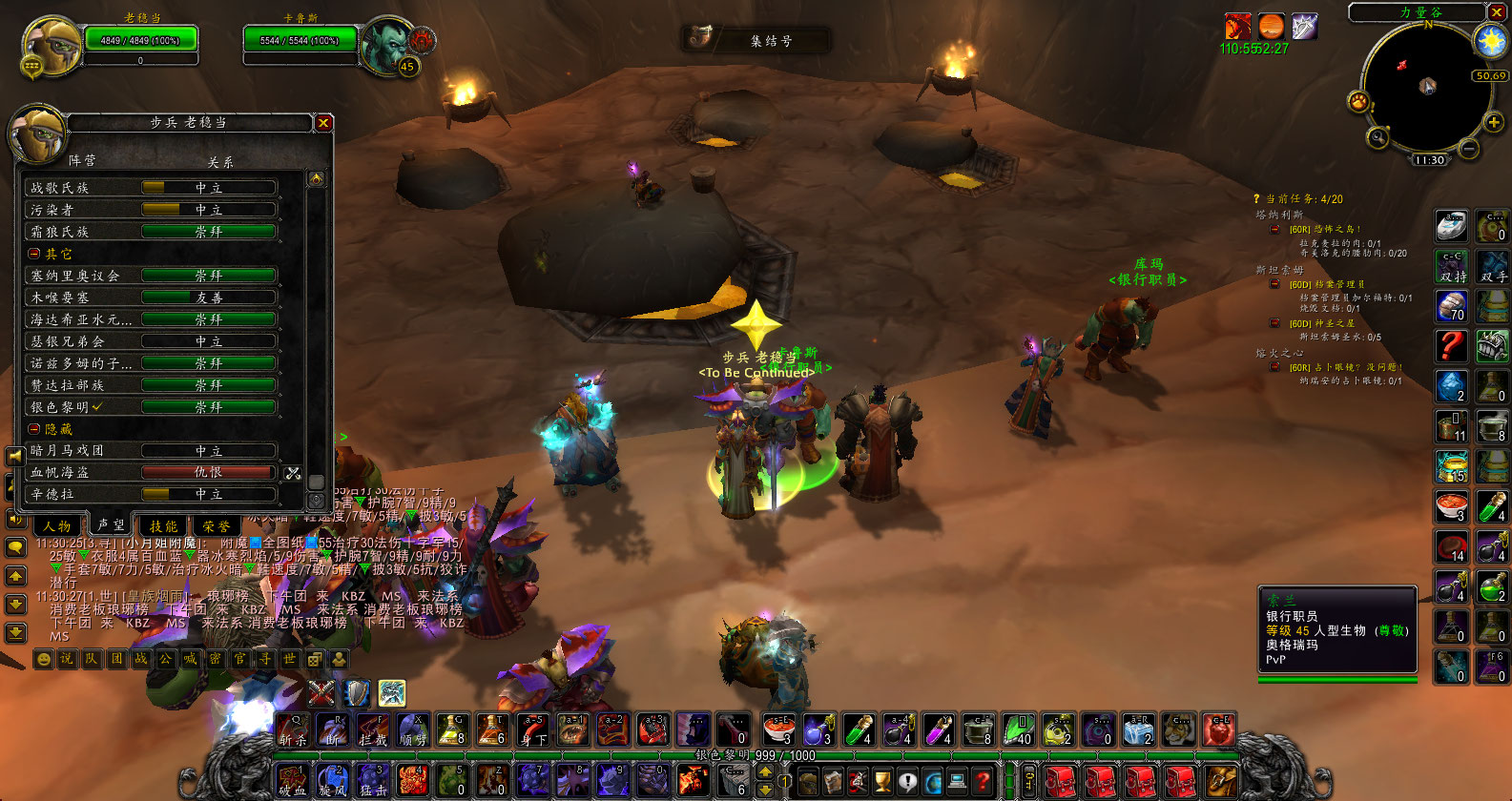
Task: Choose the 世 world chat channel button
Action: click(289, 659)
